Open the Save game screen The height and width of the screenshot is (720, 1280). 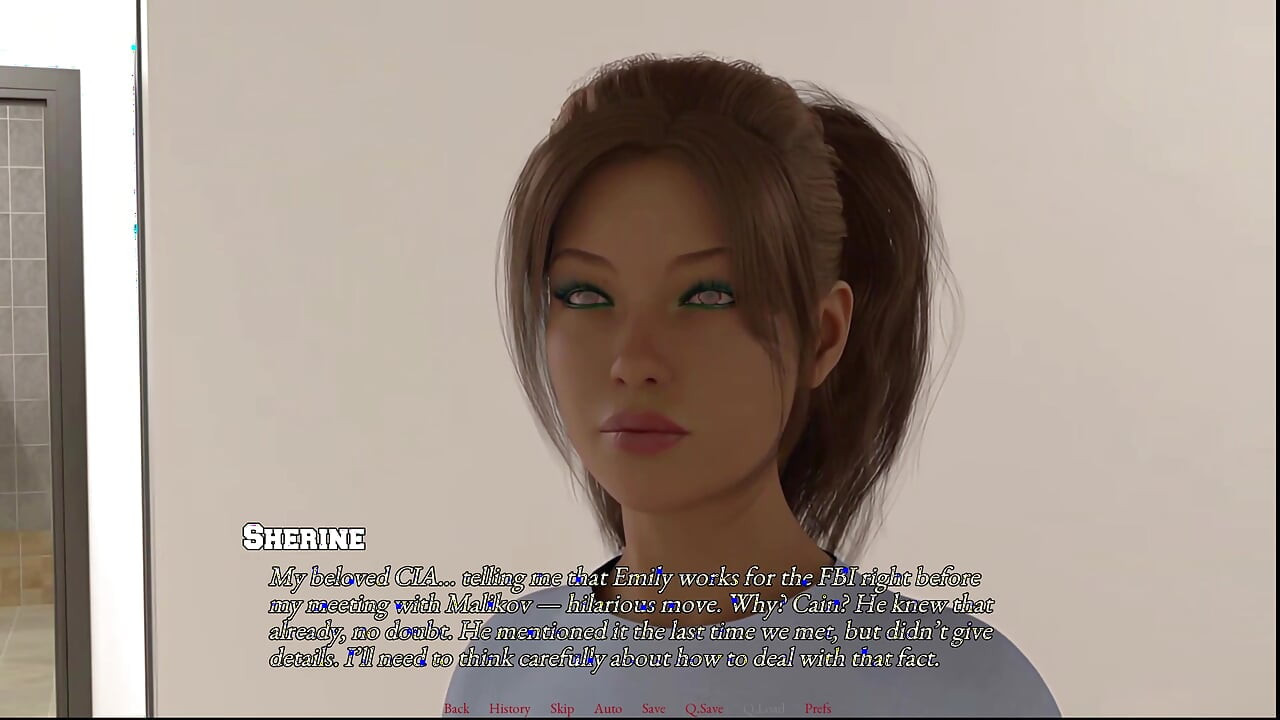653,708
